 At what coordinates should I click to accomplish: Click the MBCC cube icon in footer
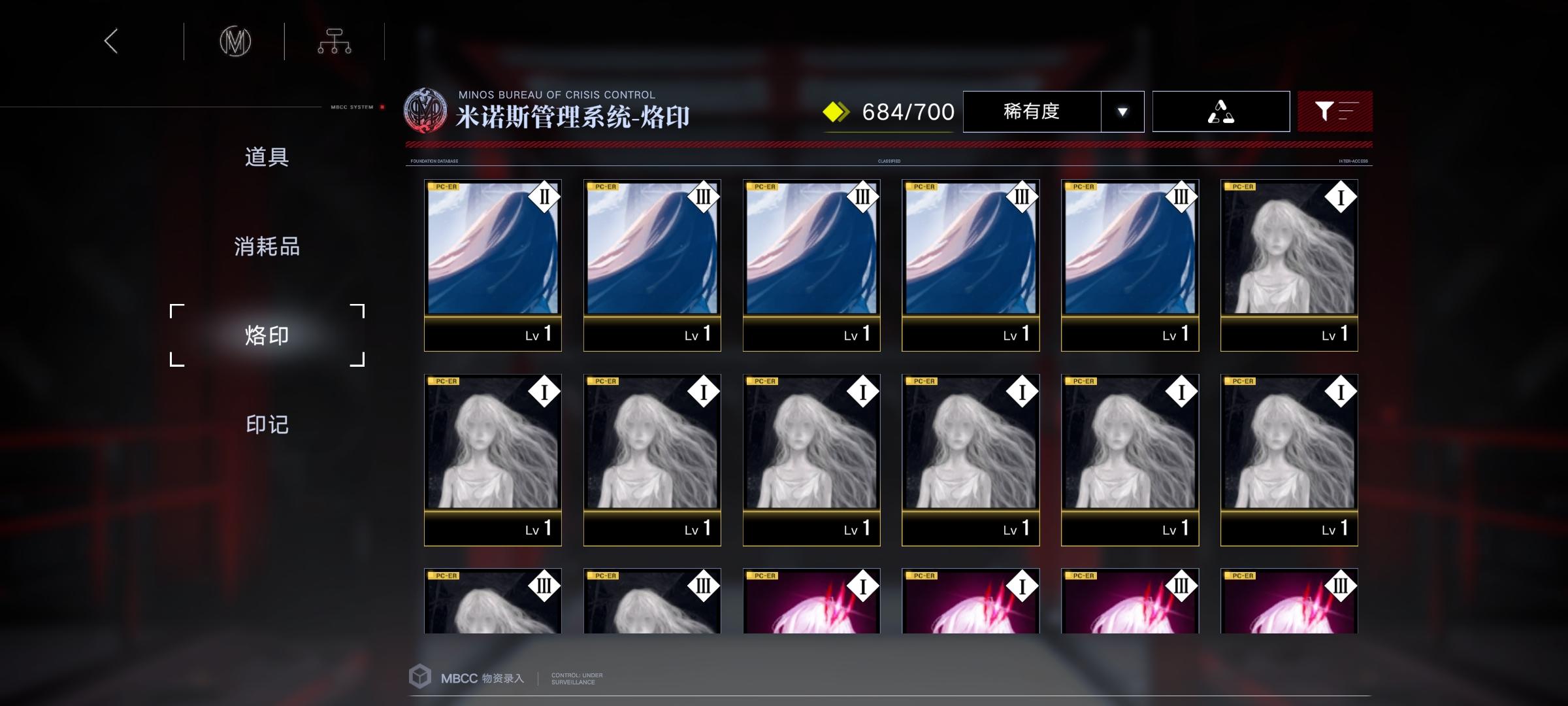coord(419,677)
